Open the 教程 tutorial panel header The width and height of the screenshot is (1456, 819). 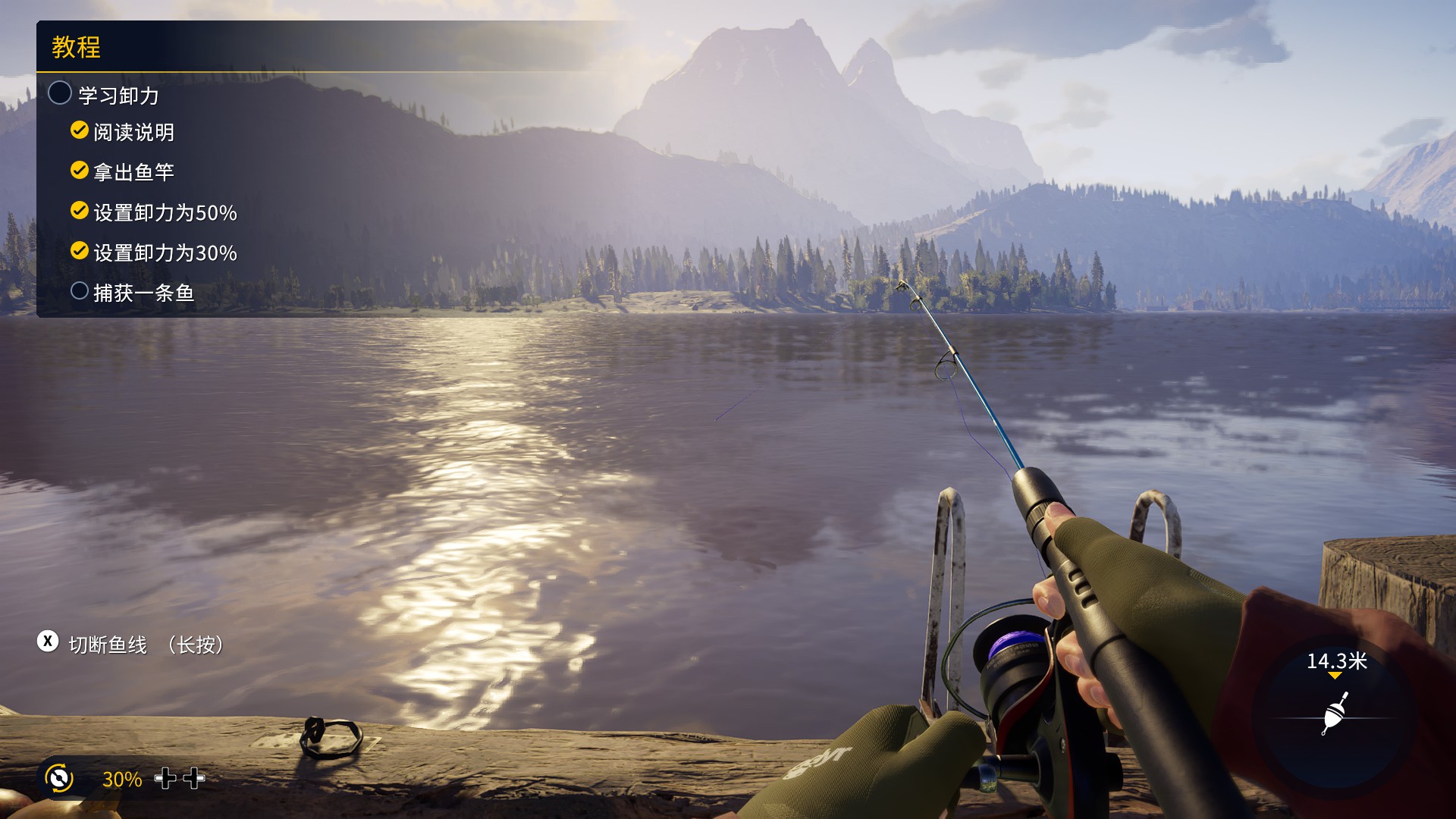click(77, 47)
